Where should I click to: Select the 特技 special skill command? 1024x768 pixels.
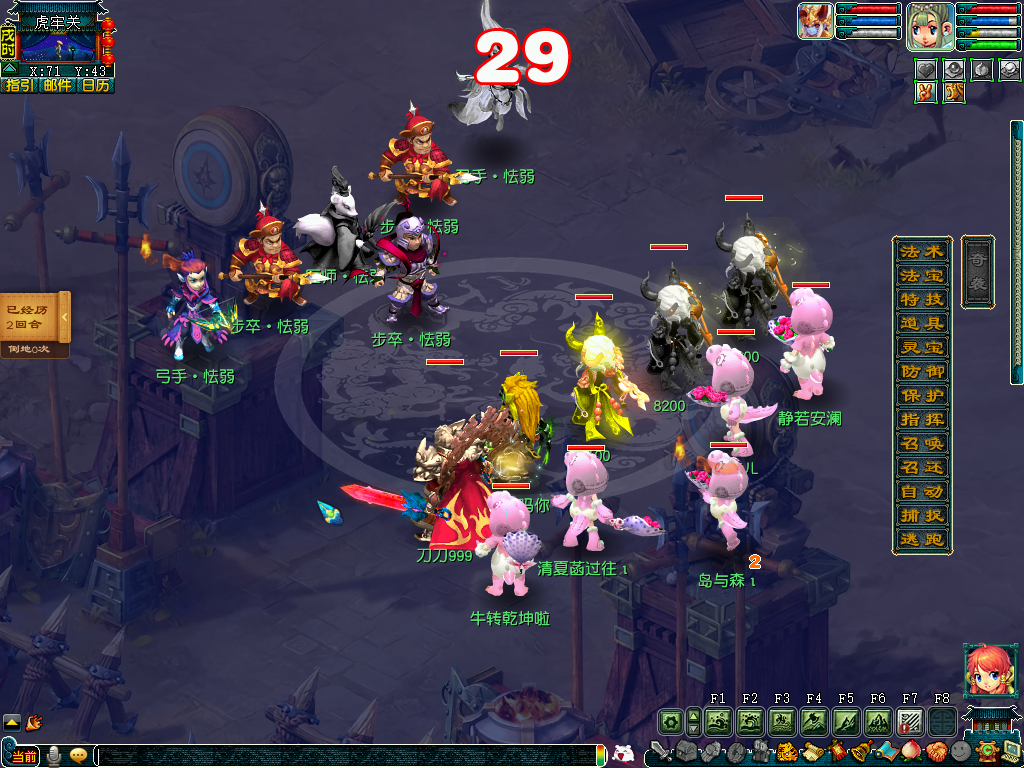tap(921, 299)
